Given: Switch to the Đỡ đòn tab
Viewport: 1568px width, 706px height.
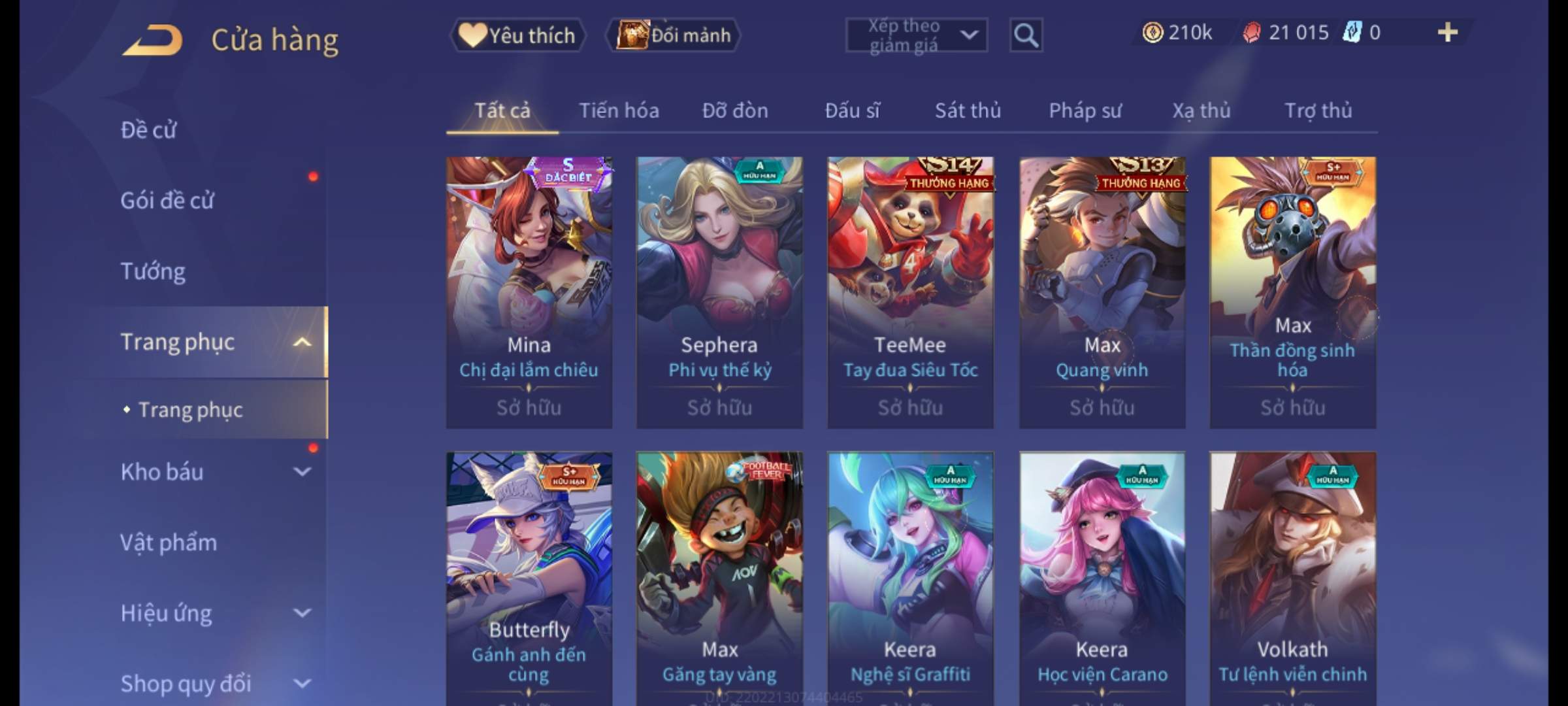Looking at the screenshot, I should pyautogui.click(x=735, y=110).
